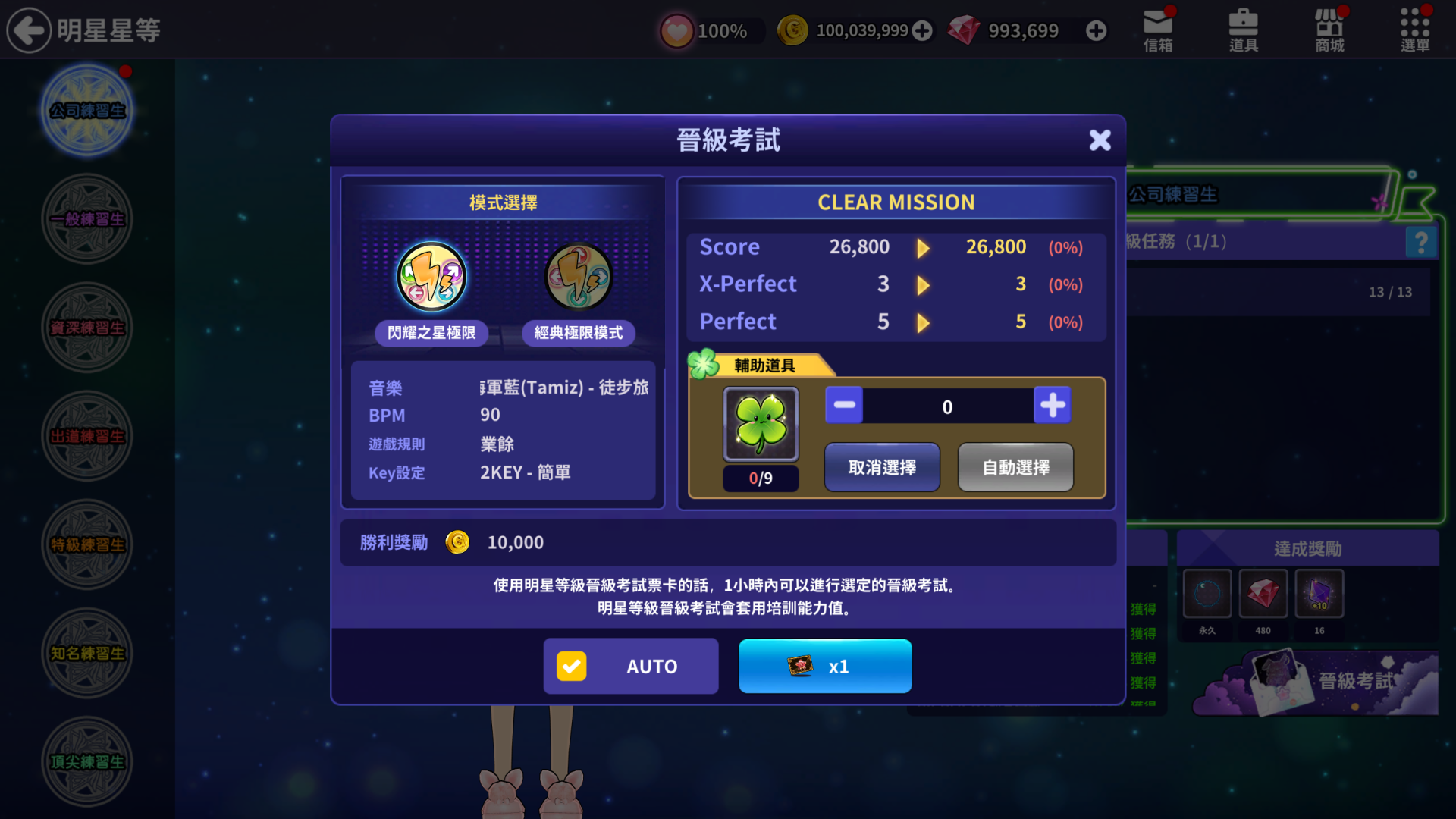The height and width of the screenshot is (819, 1456).
Task: Choose 經典極限模式 mode
Action: click(x=578, y=278)
